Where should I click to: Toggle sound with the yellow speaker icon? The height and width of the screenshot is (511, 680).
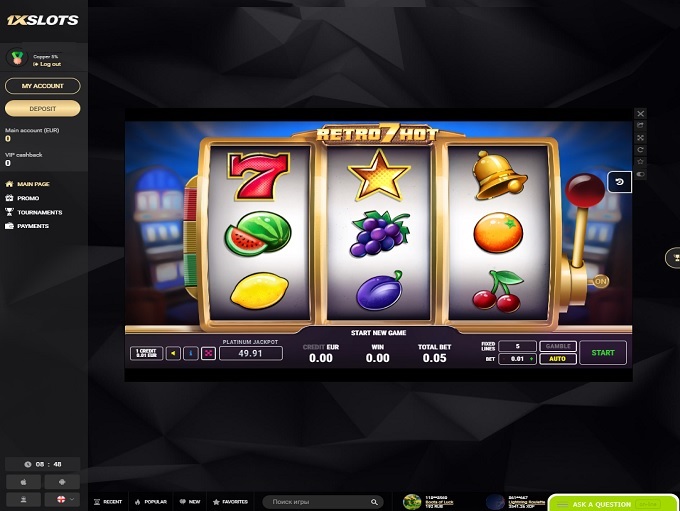[x=174, y=353]
